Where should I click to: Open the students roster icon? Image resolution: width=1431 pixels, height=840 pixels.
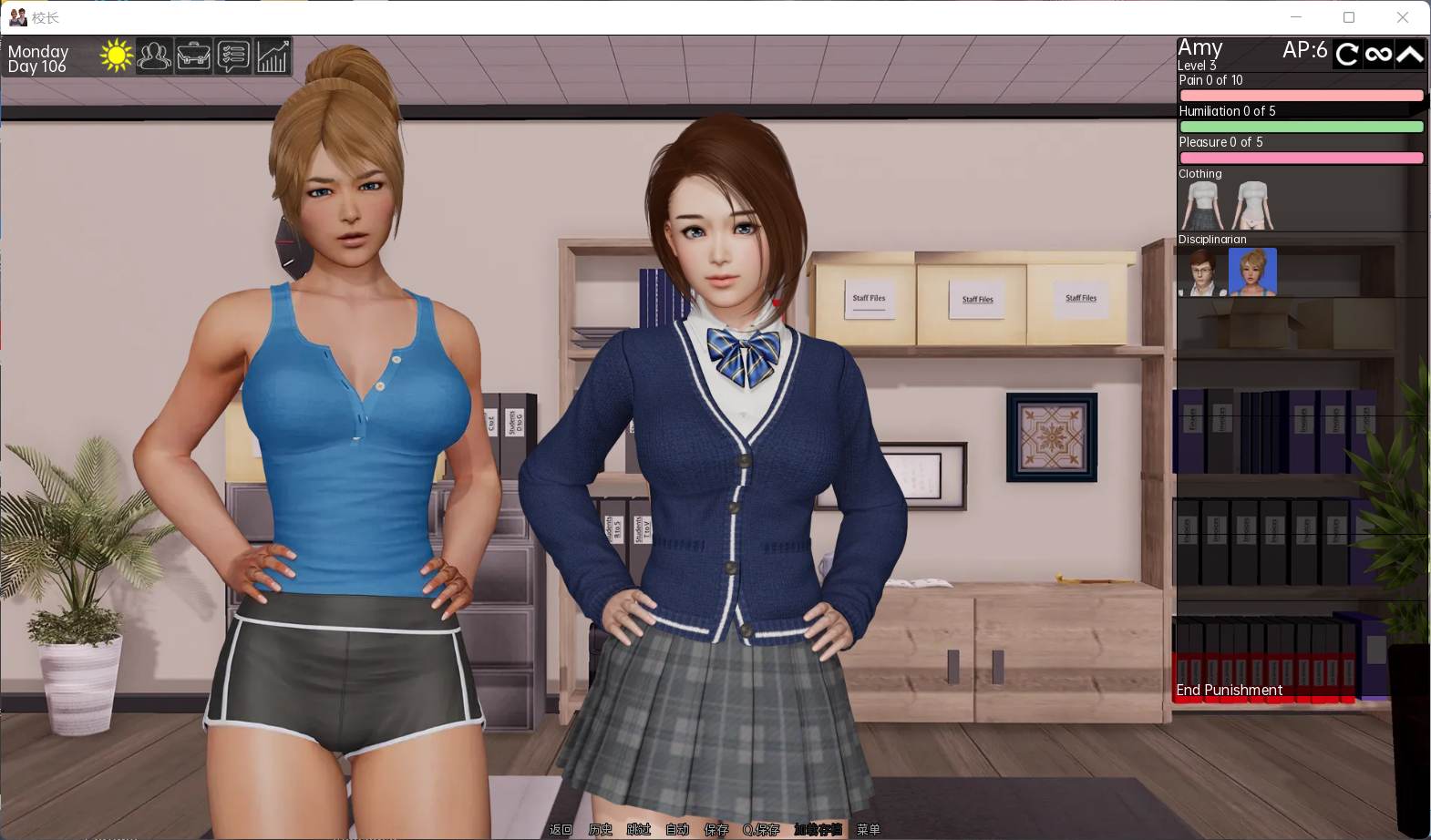154,56
